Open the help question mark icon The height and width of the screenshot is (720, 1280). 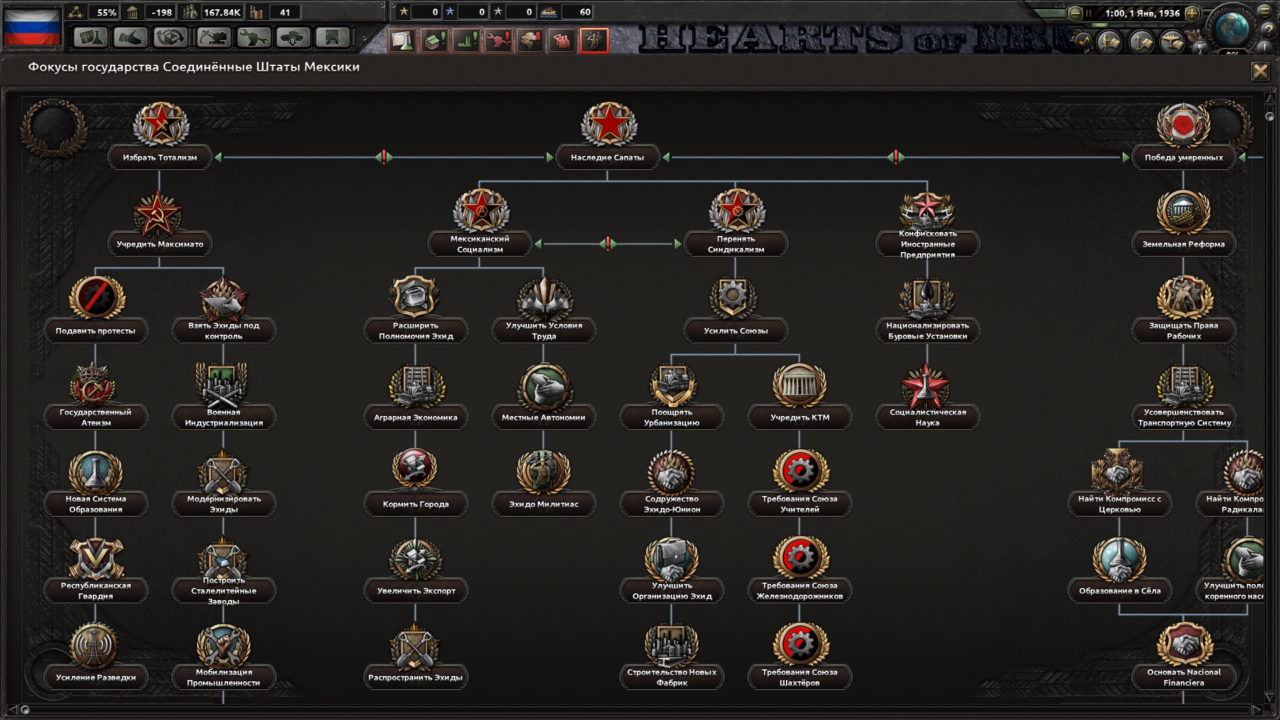(1268, 29)
